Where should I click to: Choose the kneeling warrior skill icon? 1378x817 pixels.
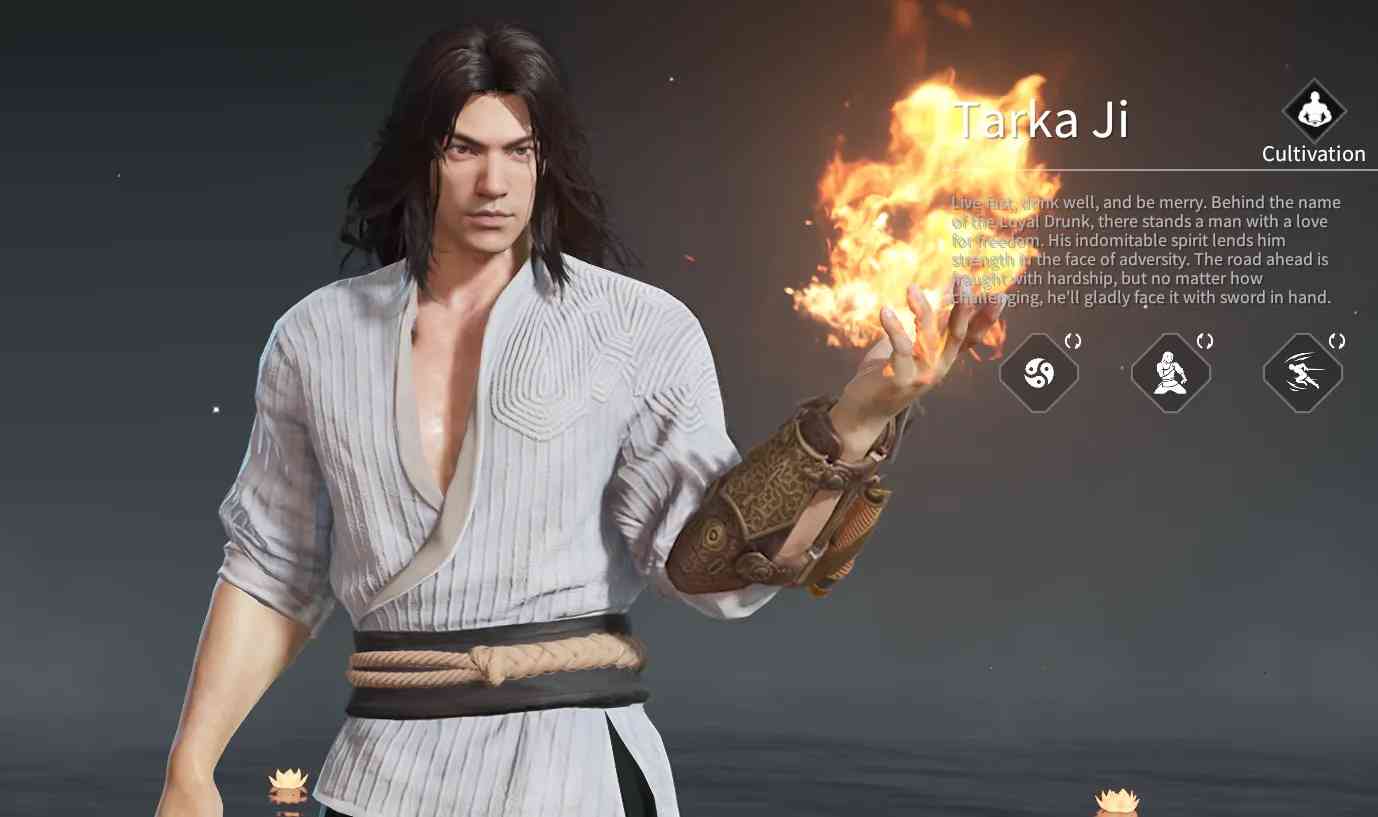point(1170,374)
